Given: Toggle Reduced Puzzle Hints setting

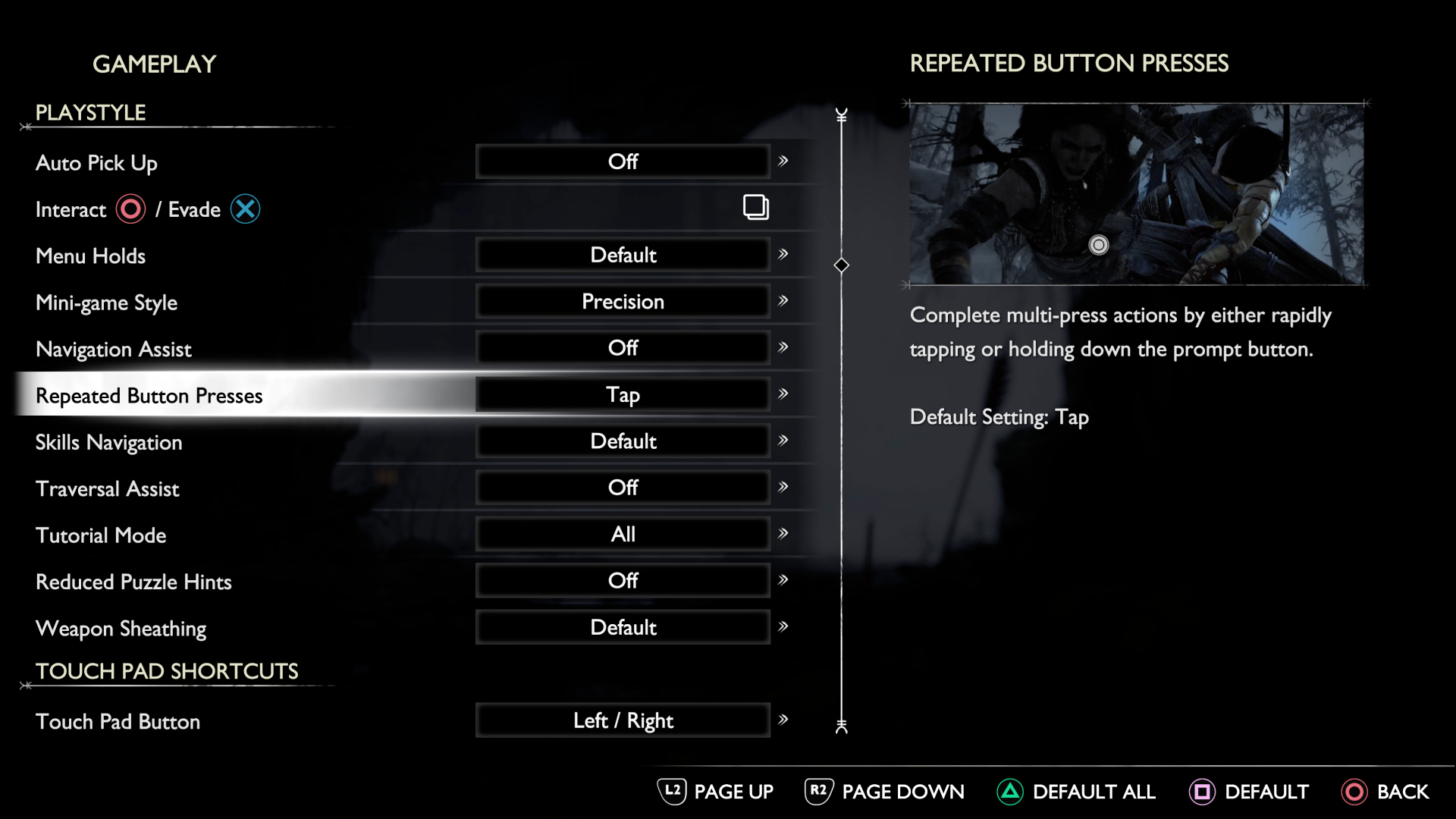Looking at the screenshot, I should [622, 580].
